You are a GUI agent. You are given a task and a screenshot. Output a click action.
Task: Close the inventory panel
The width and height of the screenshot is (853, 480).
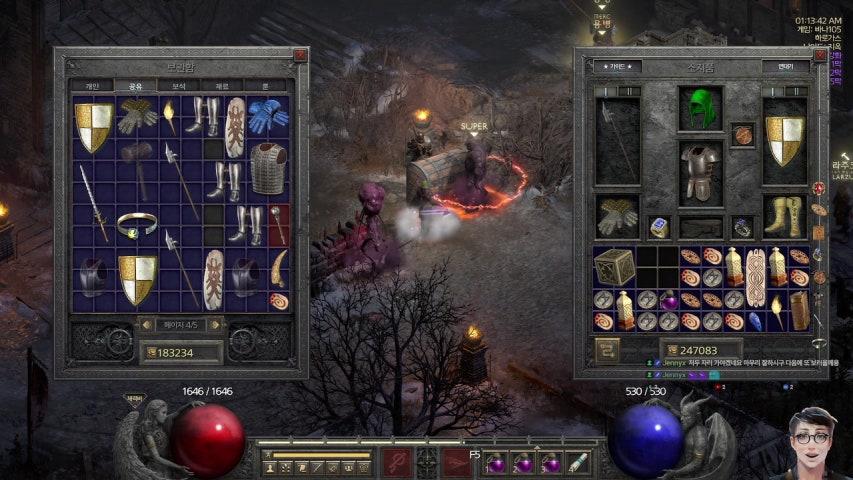click(818, 55)
